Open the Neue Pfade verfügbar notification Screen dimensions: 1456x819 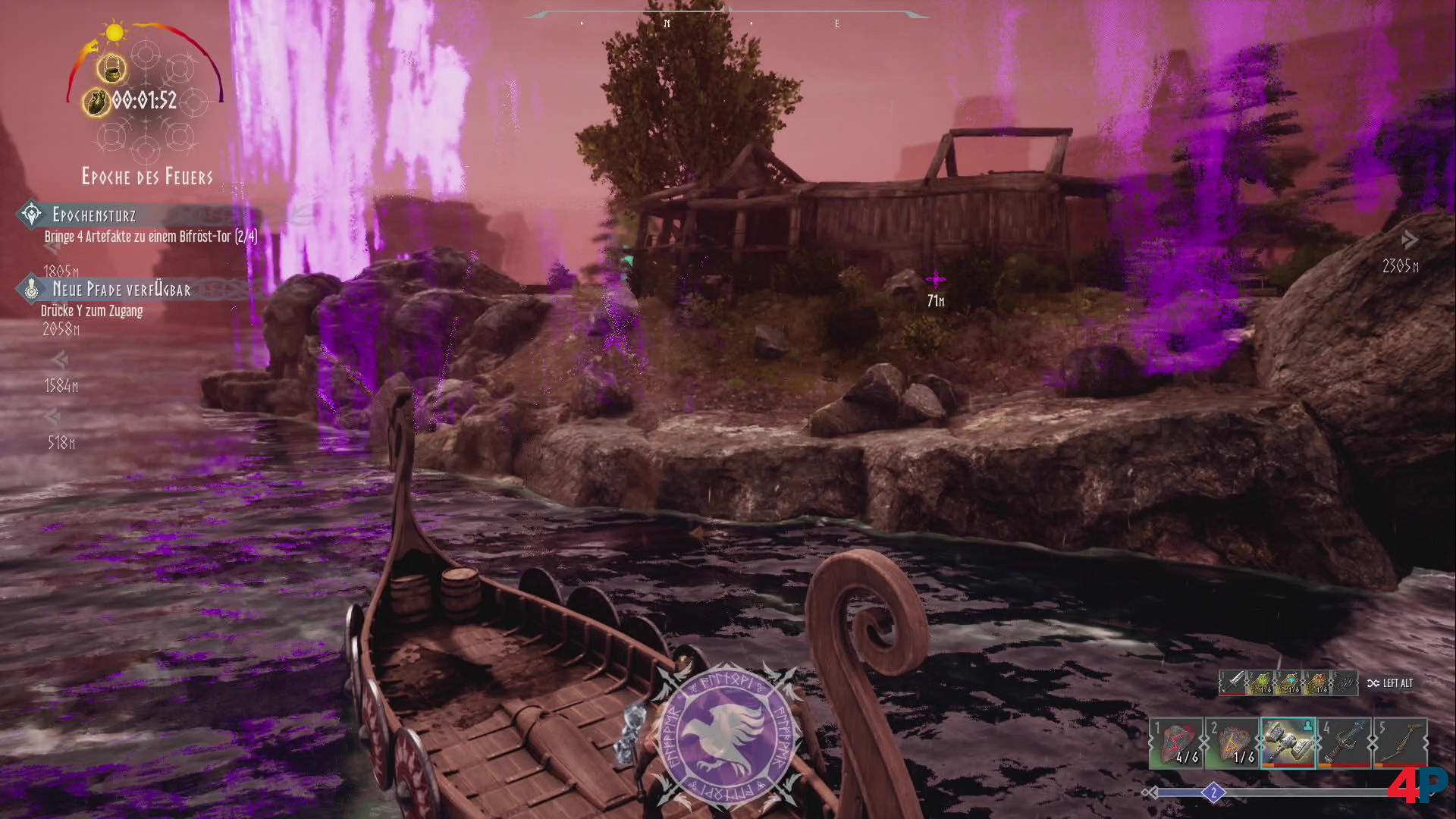click(x=121, y=290)
